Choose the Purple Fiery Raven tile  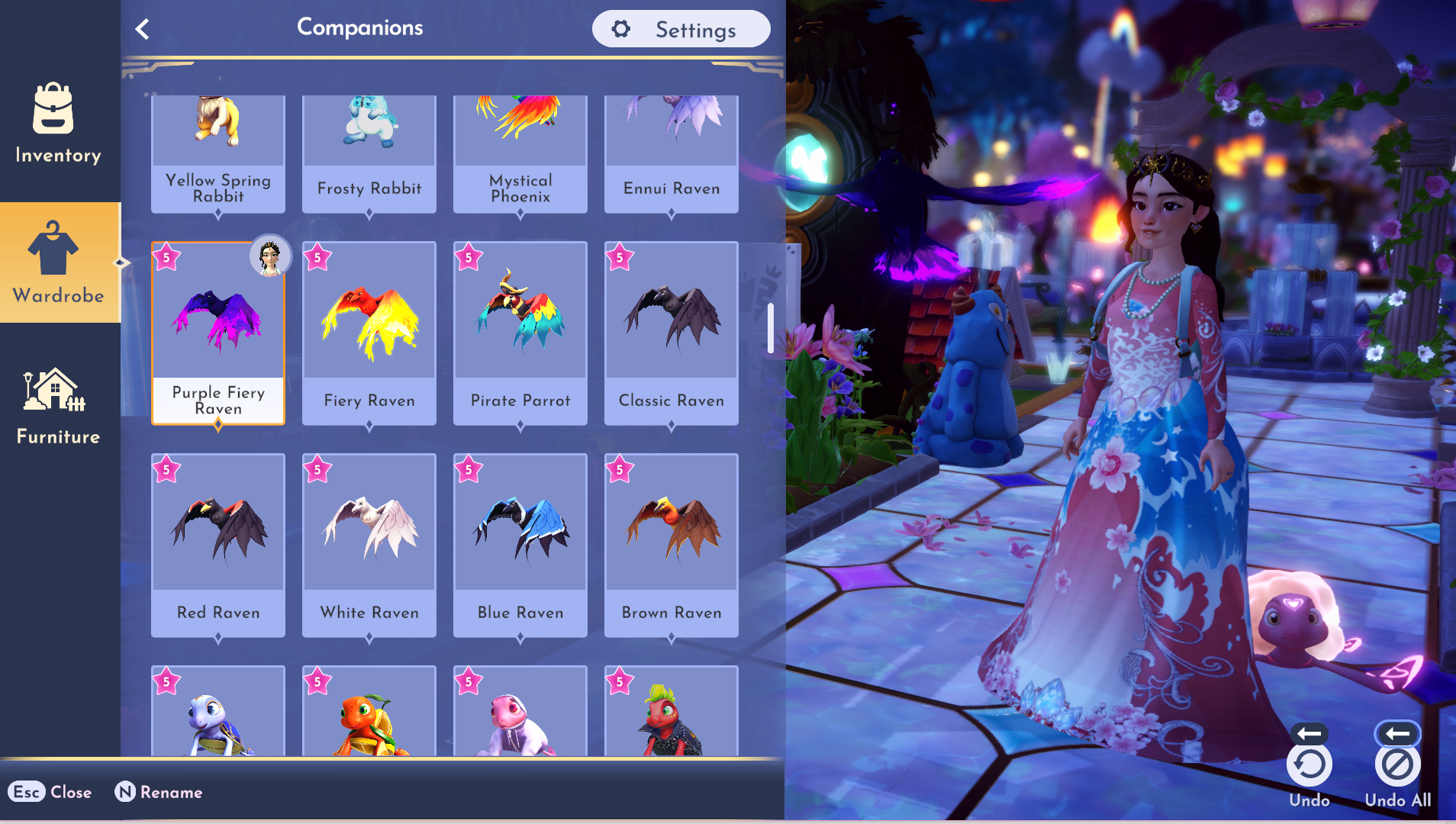tap(218, 333)
